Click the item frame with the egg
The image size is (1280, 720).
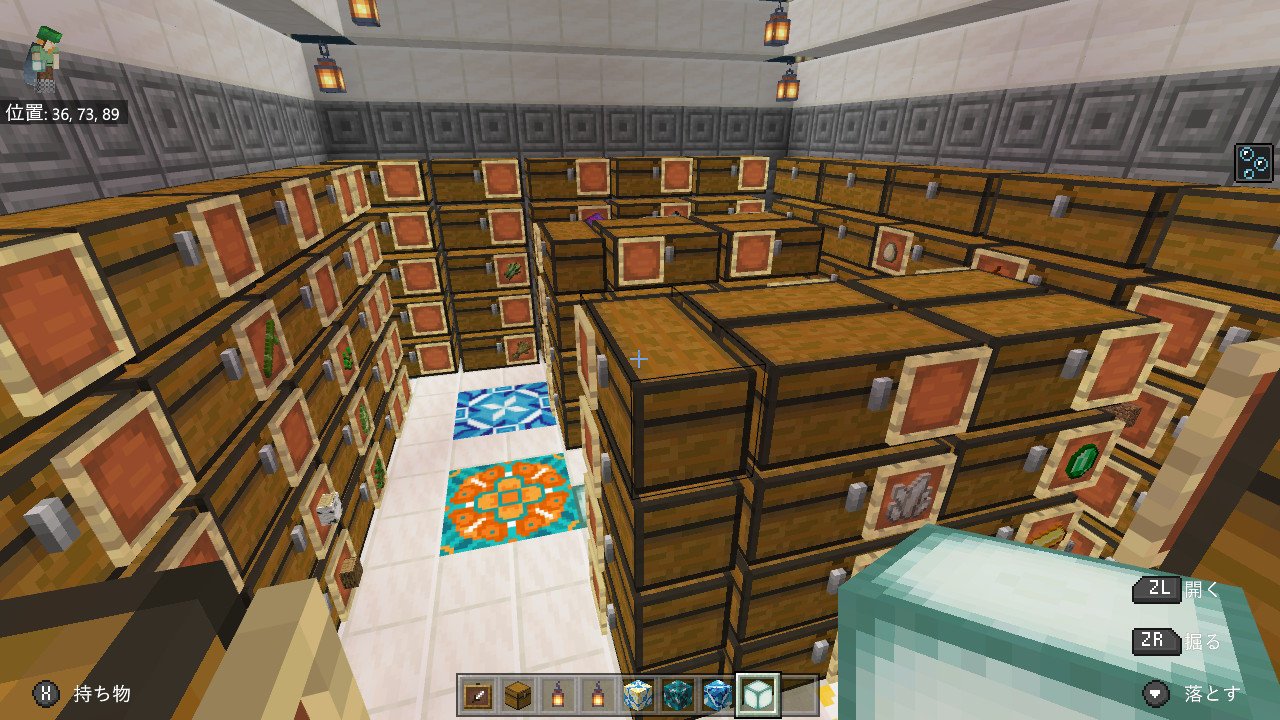pyautogui.click(x=889, y=248)
